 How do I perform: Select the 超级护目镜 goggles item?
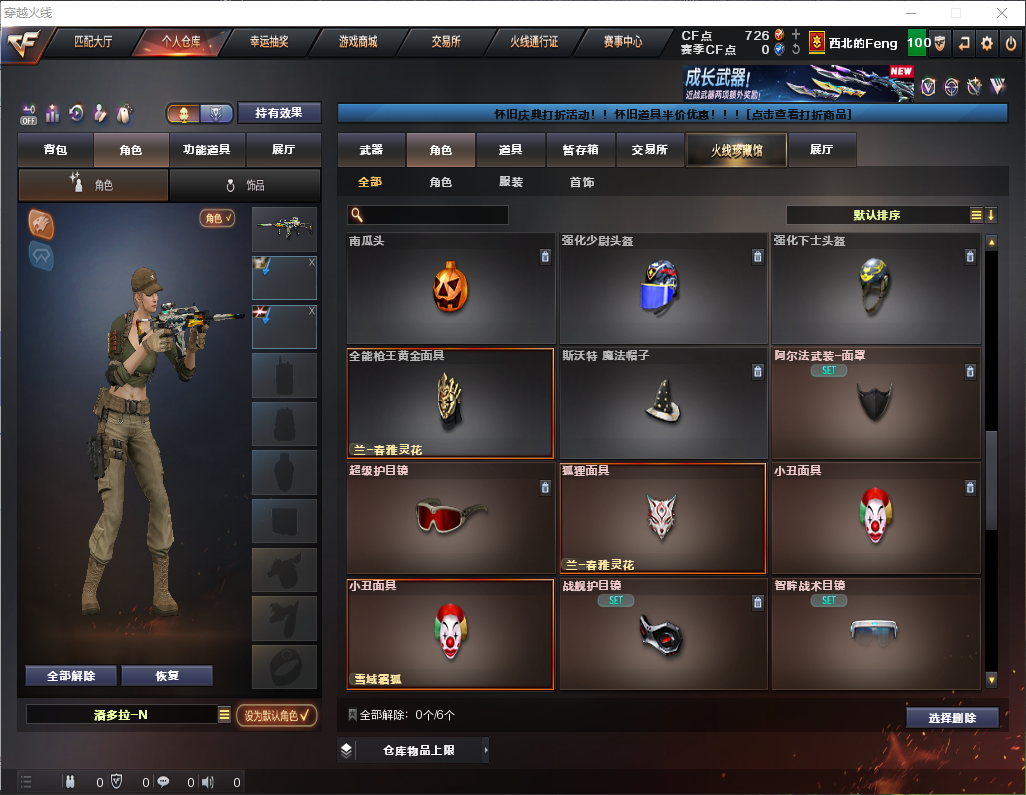450,518
